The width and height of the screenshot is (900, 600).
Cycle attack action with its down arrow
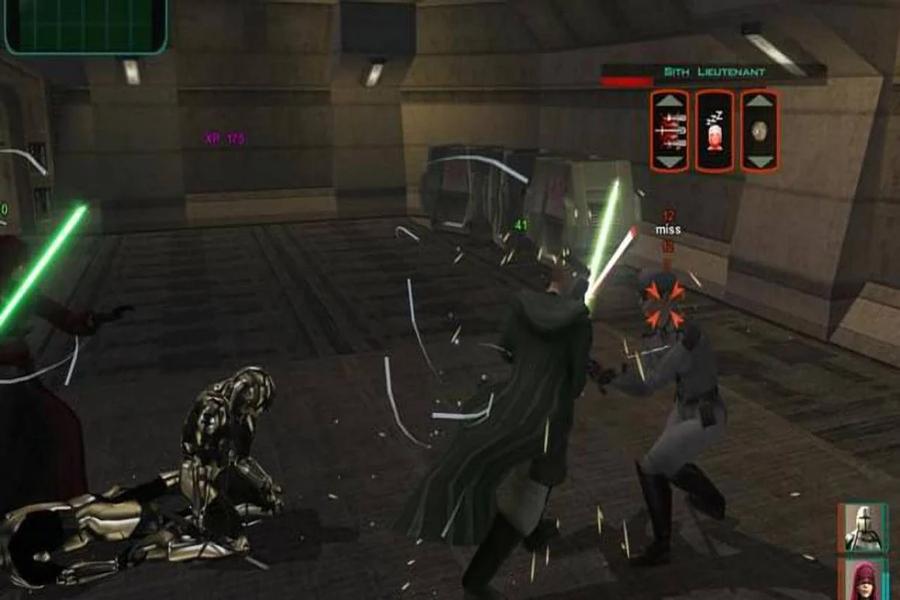669,160
